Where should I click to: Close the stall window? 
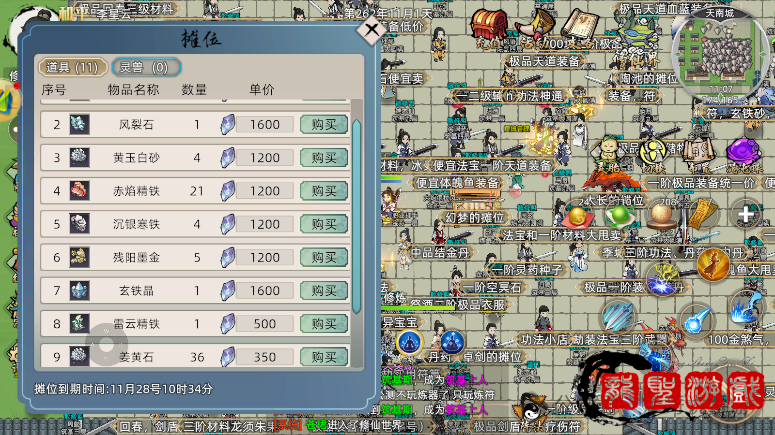[x=371, y=29]
